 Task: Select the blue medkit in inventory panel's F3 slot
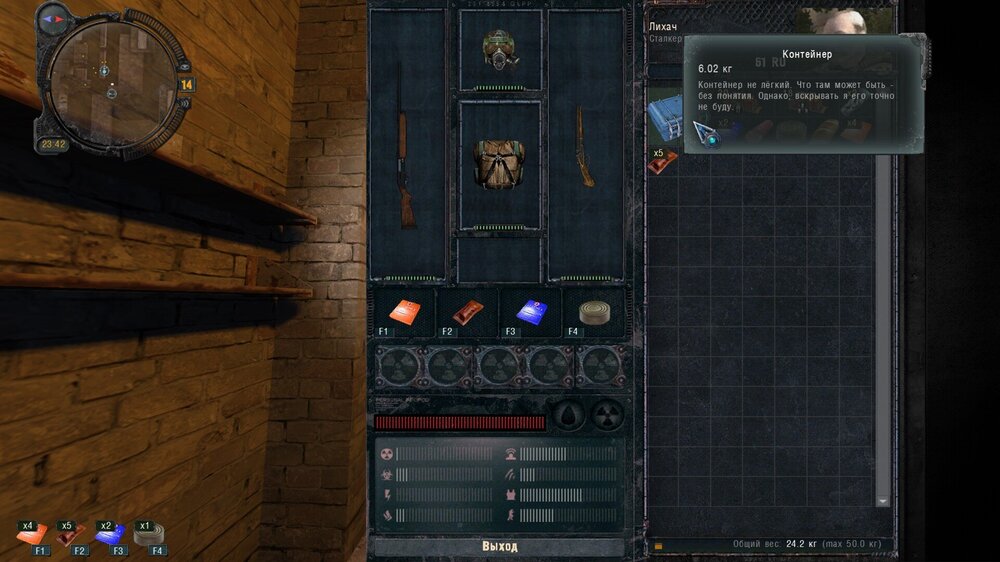click(530, 313)
